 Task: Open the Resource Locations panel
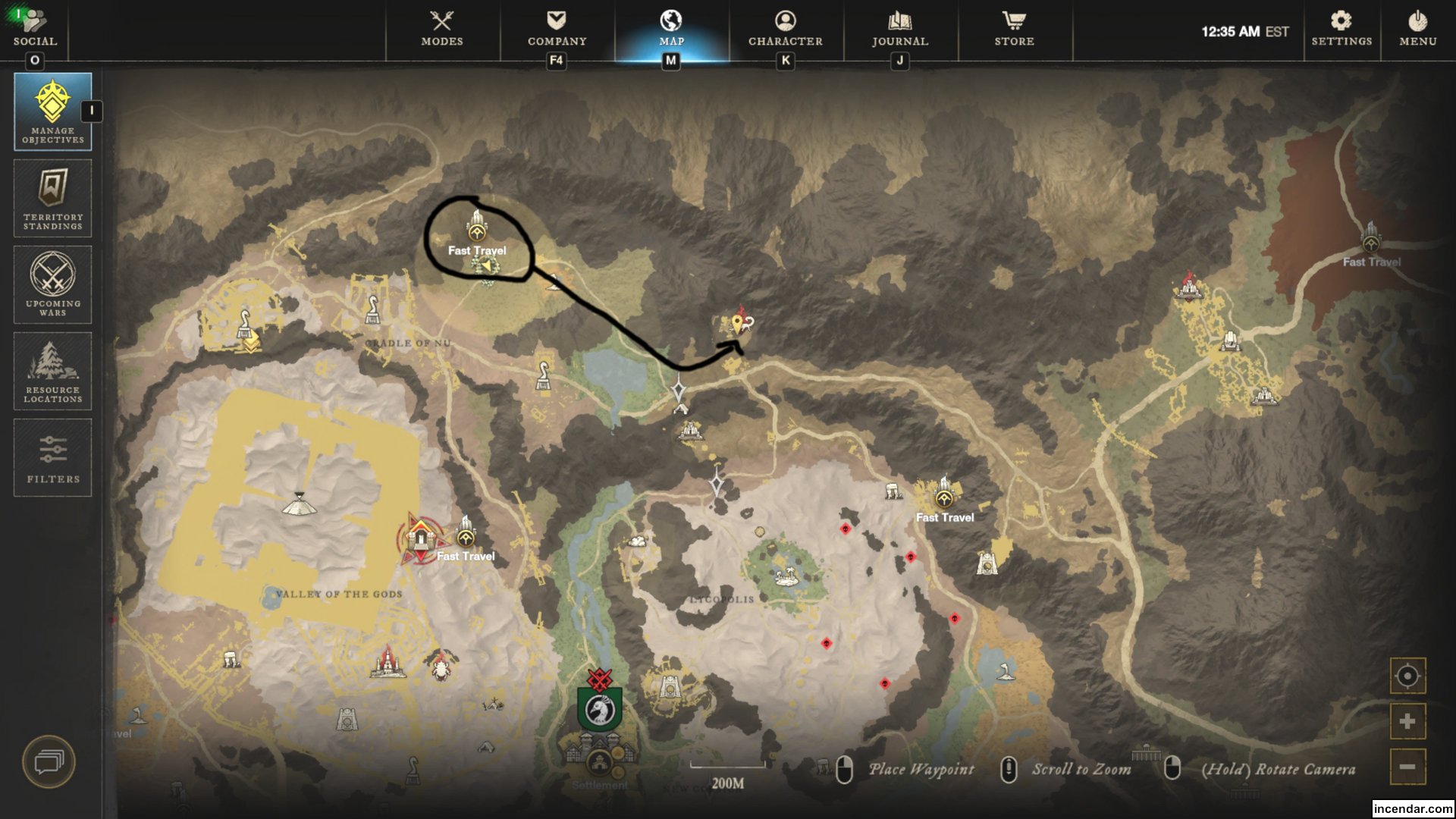point(52,371)
